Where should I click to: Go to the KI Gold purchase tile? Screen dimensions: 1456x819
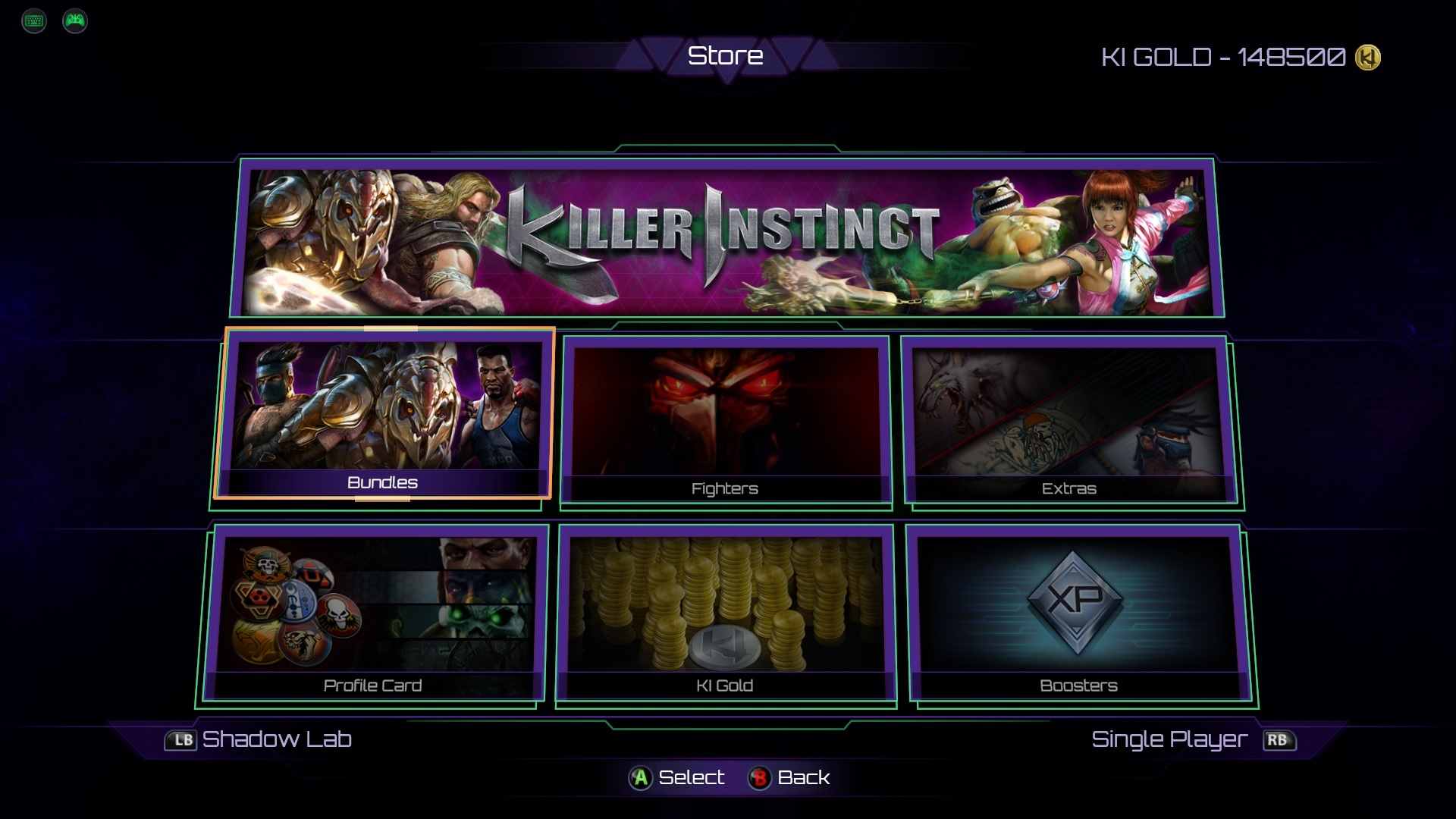[726, 614]
